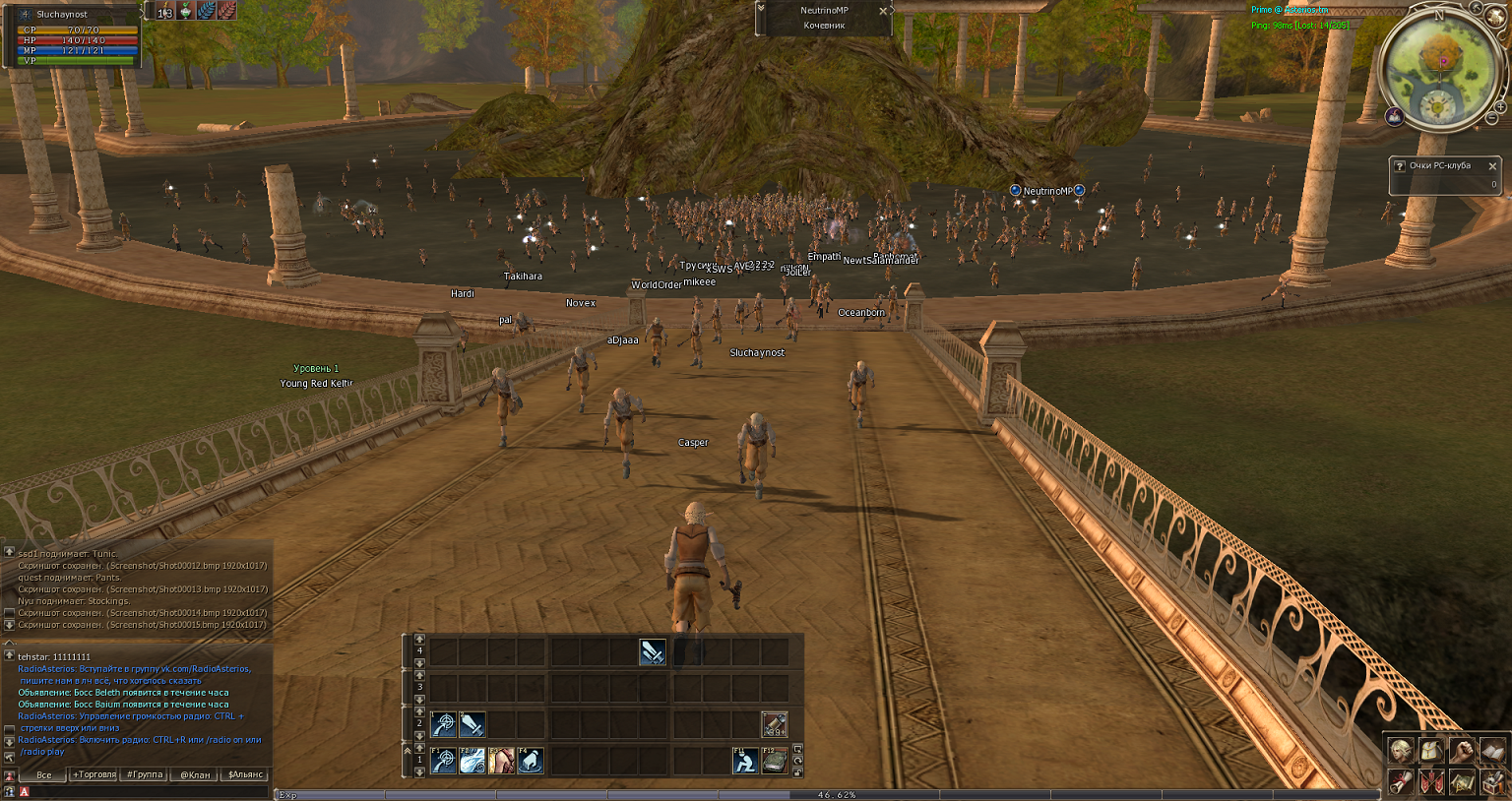Switch to the $Альянс chat tab
This screenshot has height=801, width=1512.
pyautogui.click(x=245, y=774)
